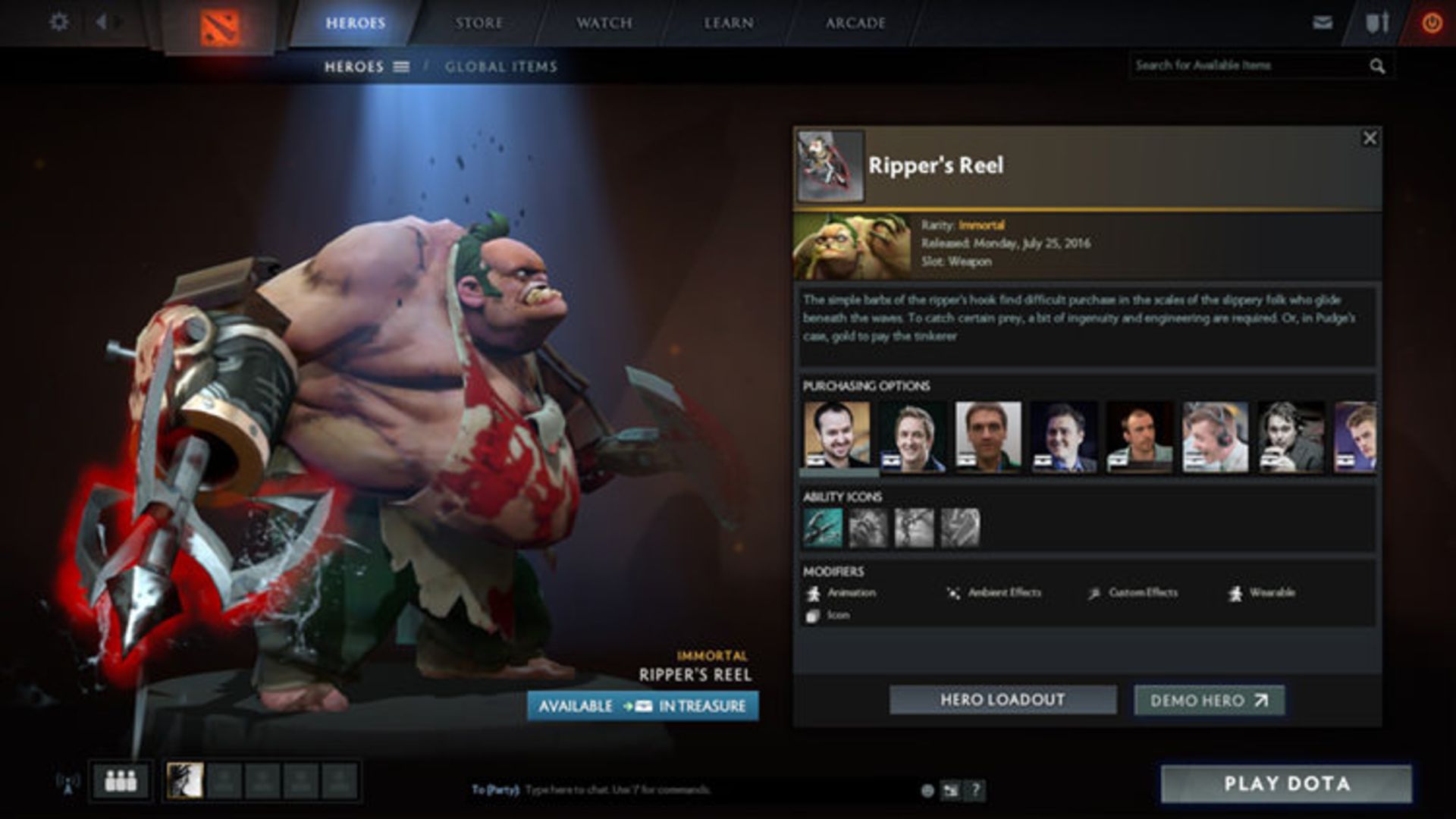The width and height of the screenshot is (1456, 819).
Task: Open the Hero Loadout
Action: pos(1003,700)
